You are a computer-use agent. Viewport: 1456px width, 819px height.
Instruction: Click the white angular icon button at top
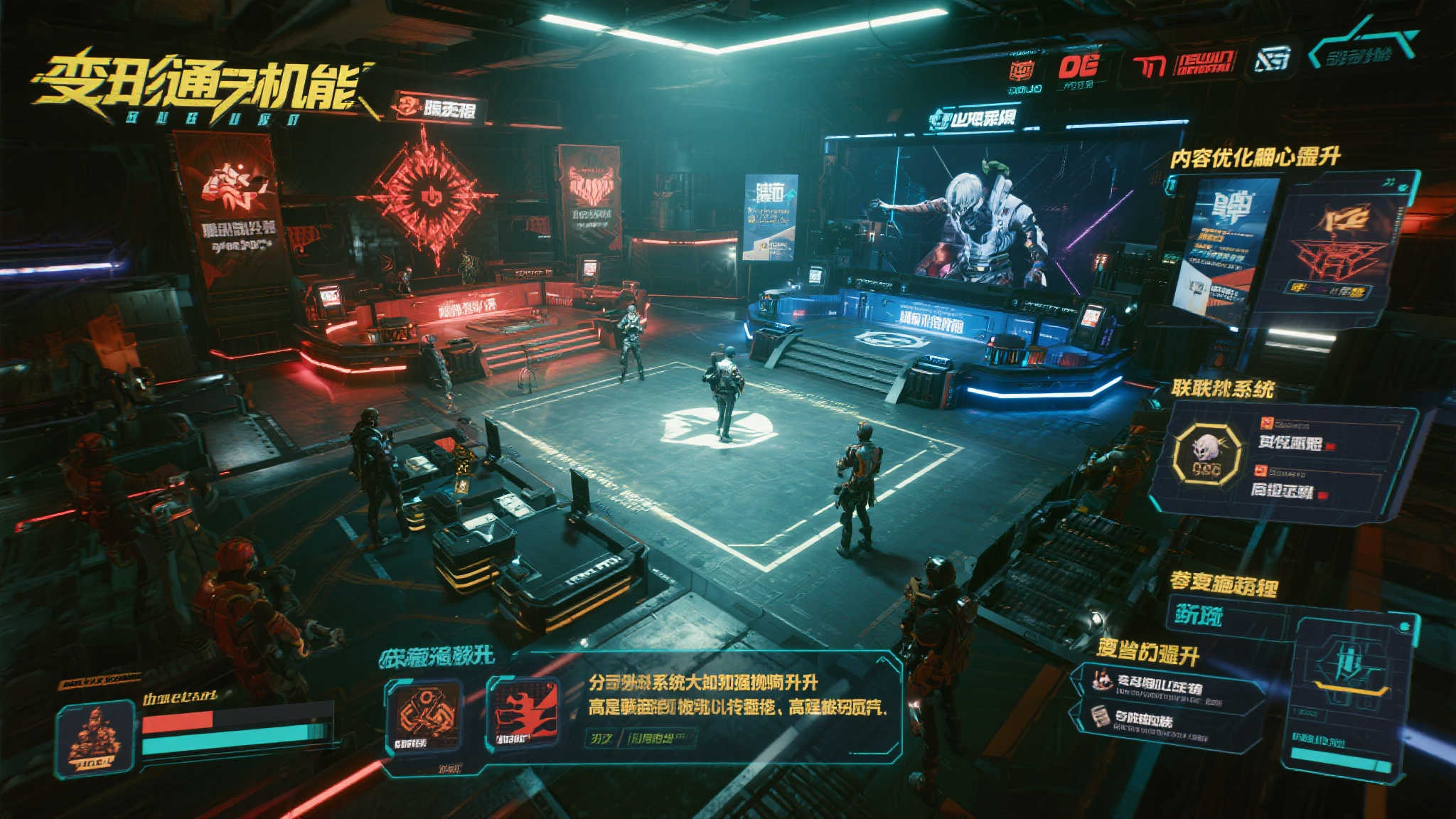(x=1272, y=60)
